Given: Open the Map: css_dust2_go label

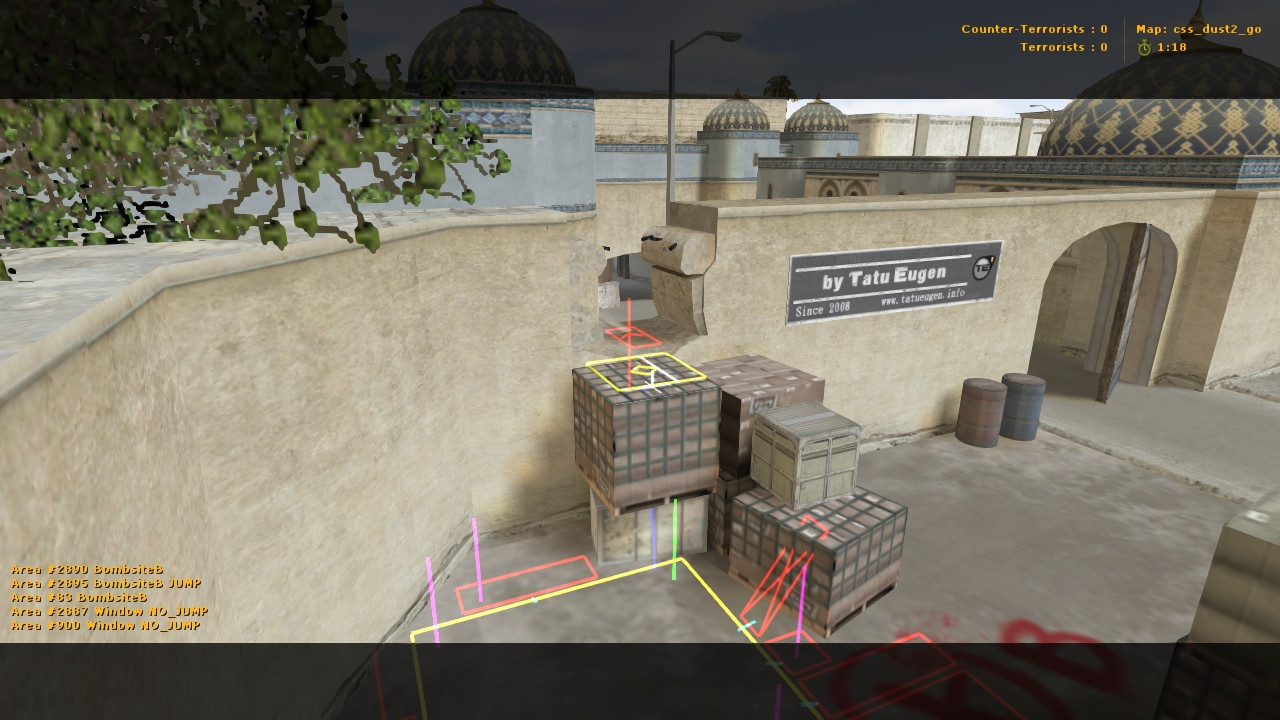Looking at the screenshot, I should pos(1199,29).
